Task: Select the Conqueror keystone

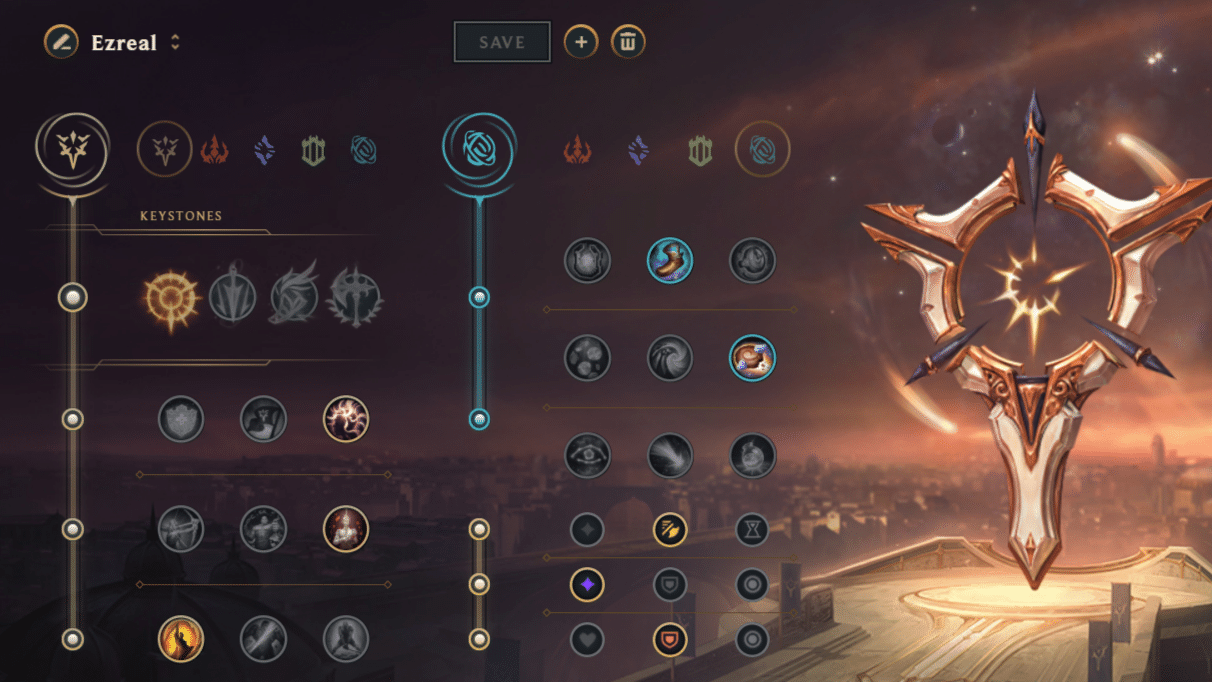Action: coord(355,298)
